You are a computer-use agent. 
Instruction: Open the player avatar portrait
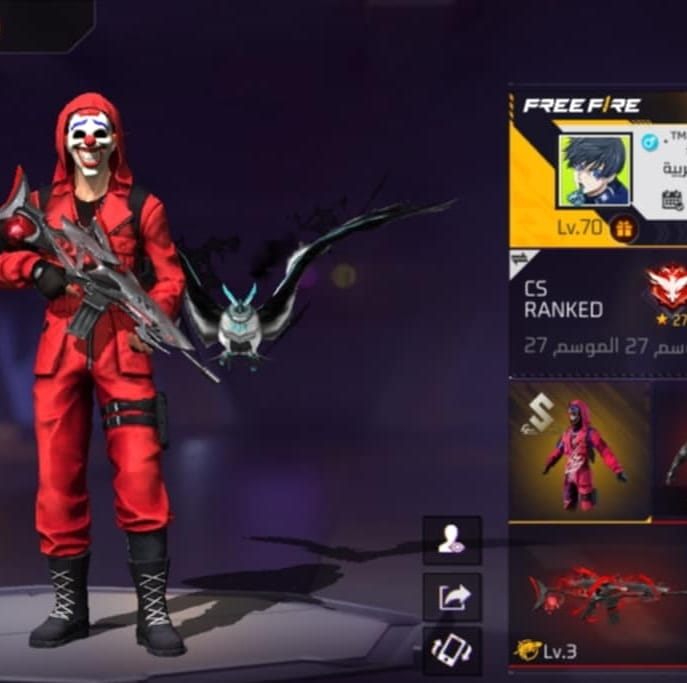point(594,170)
